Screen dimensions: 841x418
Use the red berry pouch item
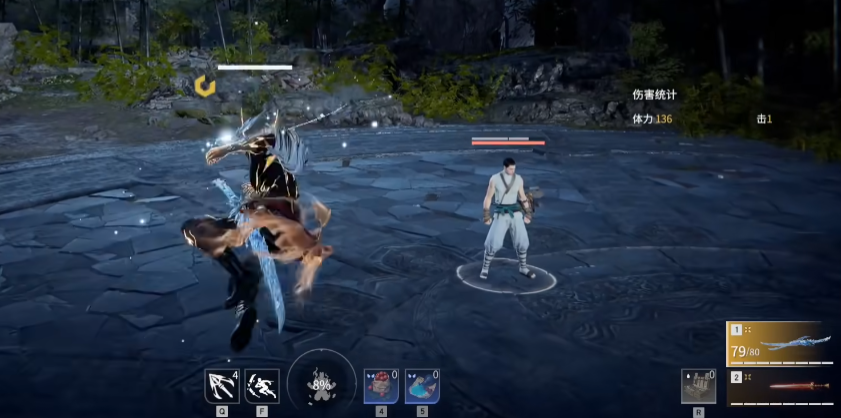coord(380,386)
